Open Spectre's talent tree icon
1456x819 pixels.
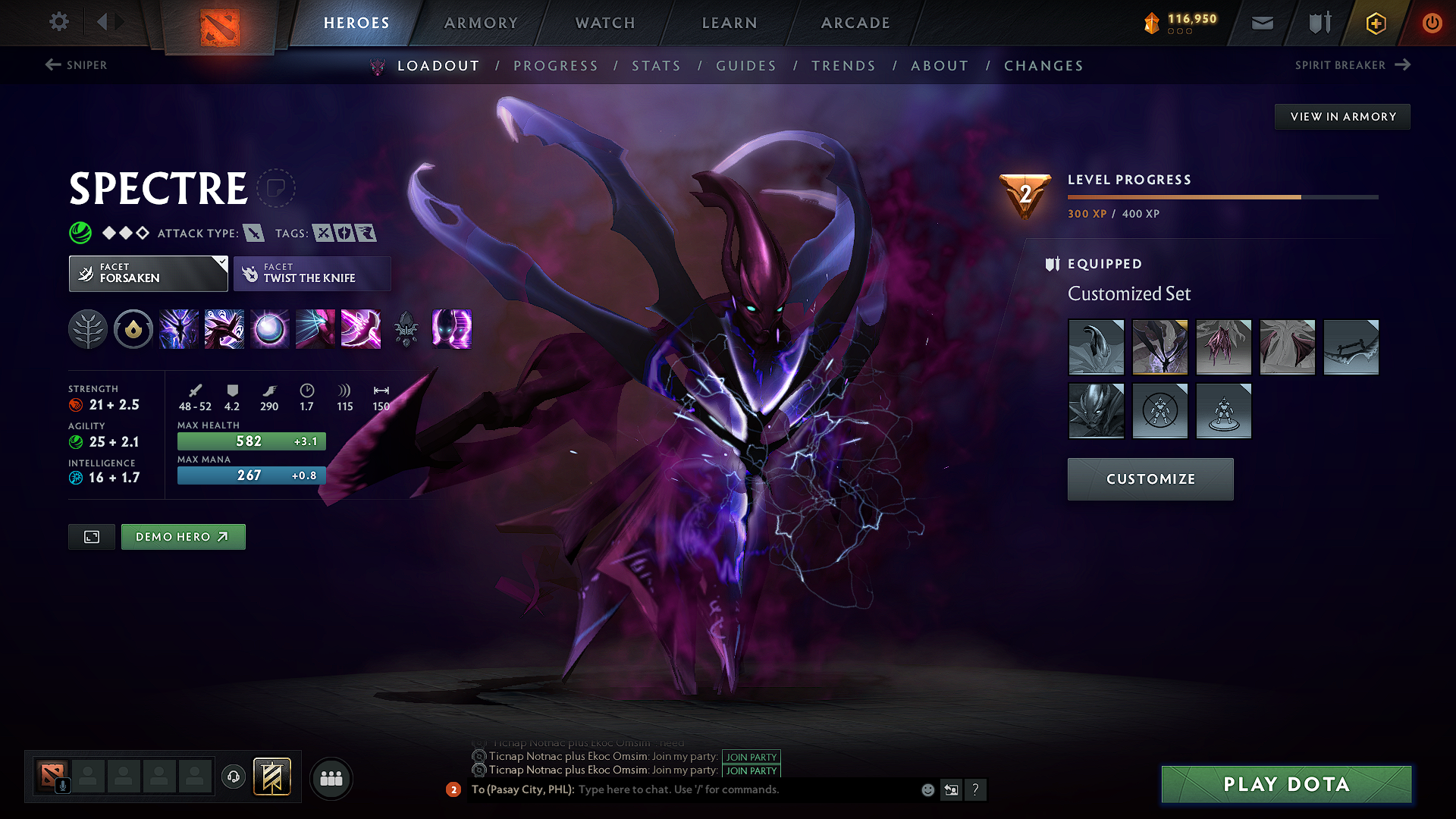click(88, 329)
